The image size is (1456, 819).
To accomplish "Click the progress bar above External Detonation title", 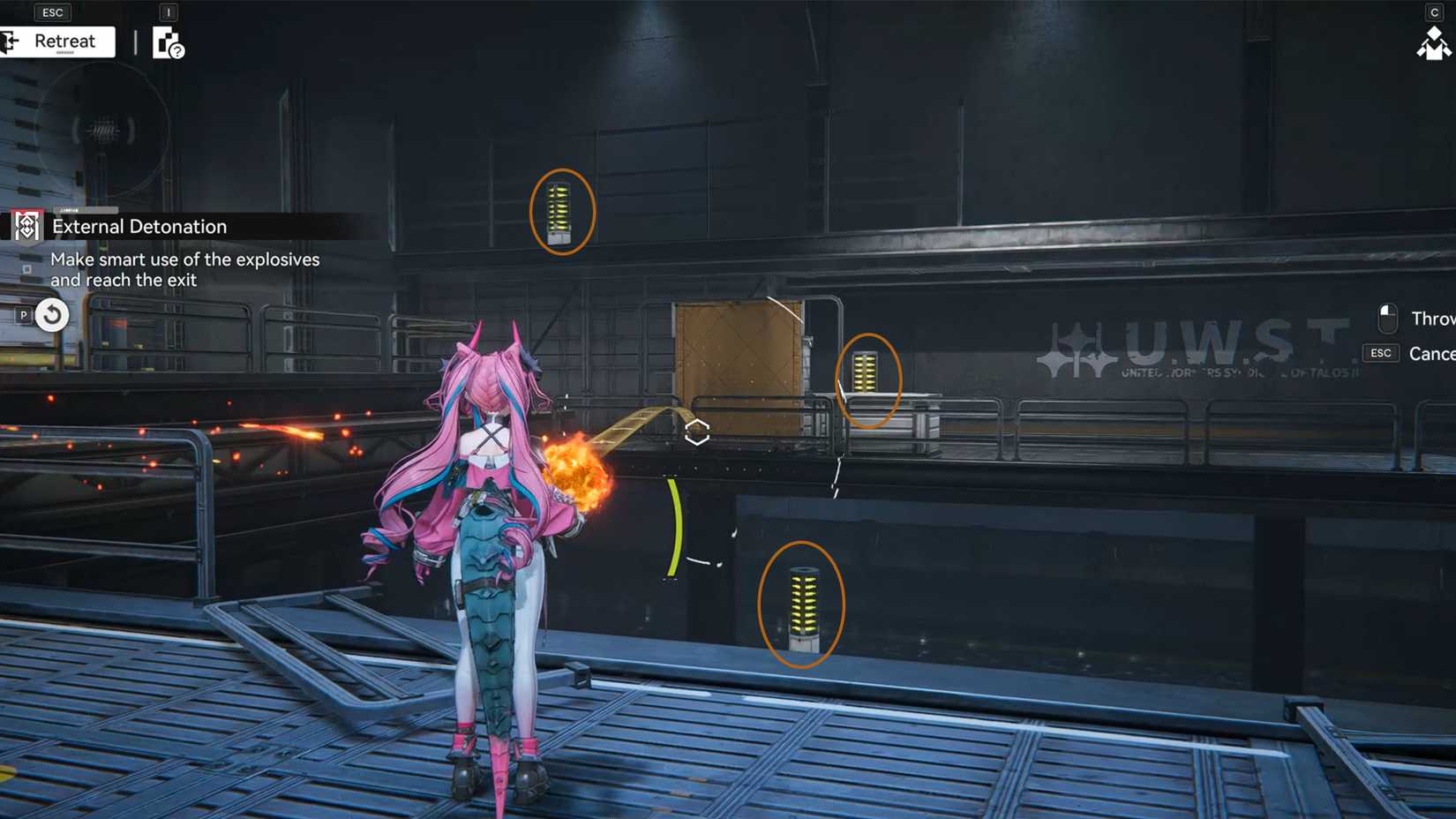I will coord(86,210).
